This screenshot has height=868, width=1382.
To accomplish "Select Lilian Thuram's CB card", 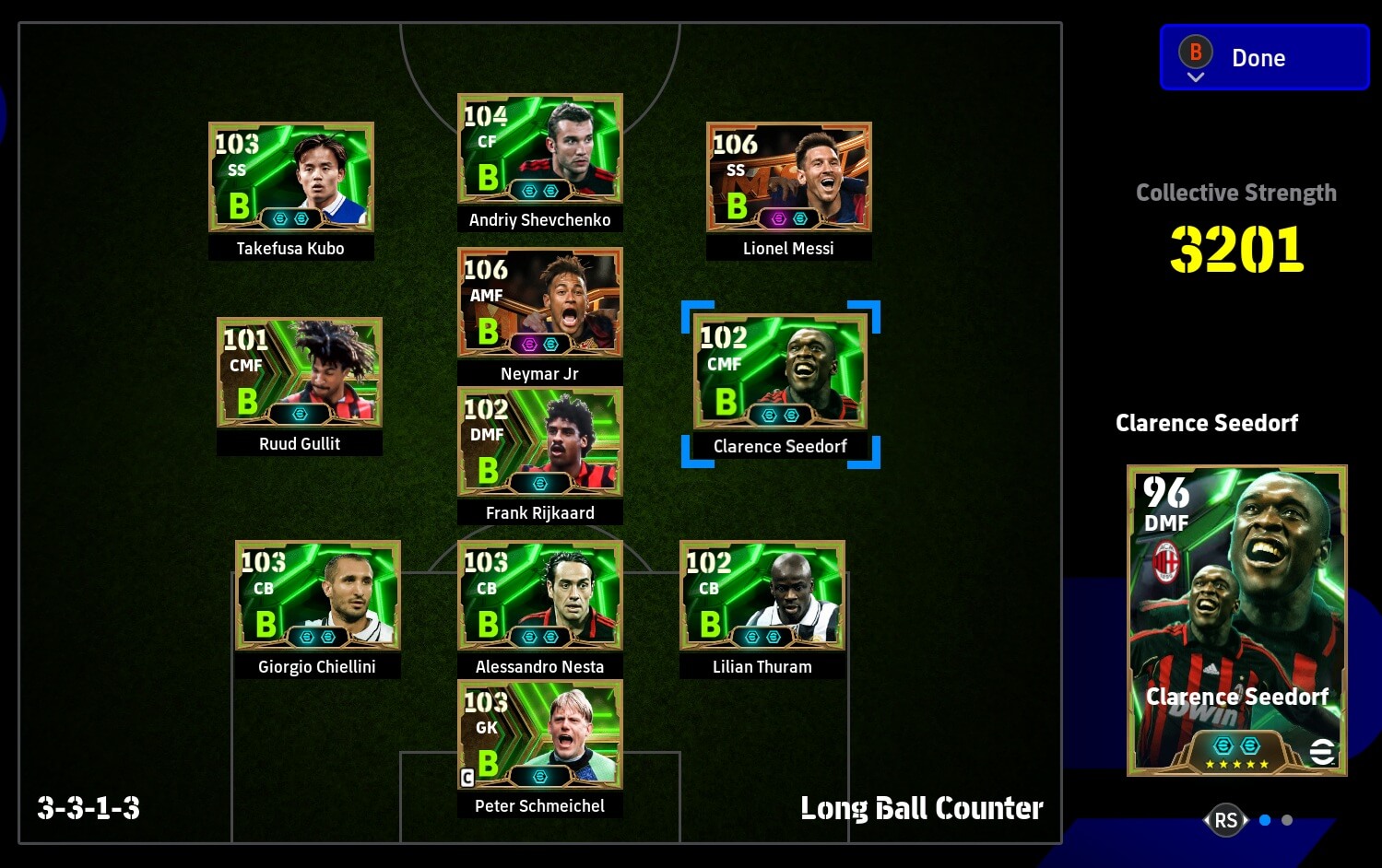I will tap(762, 595).
